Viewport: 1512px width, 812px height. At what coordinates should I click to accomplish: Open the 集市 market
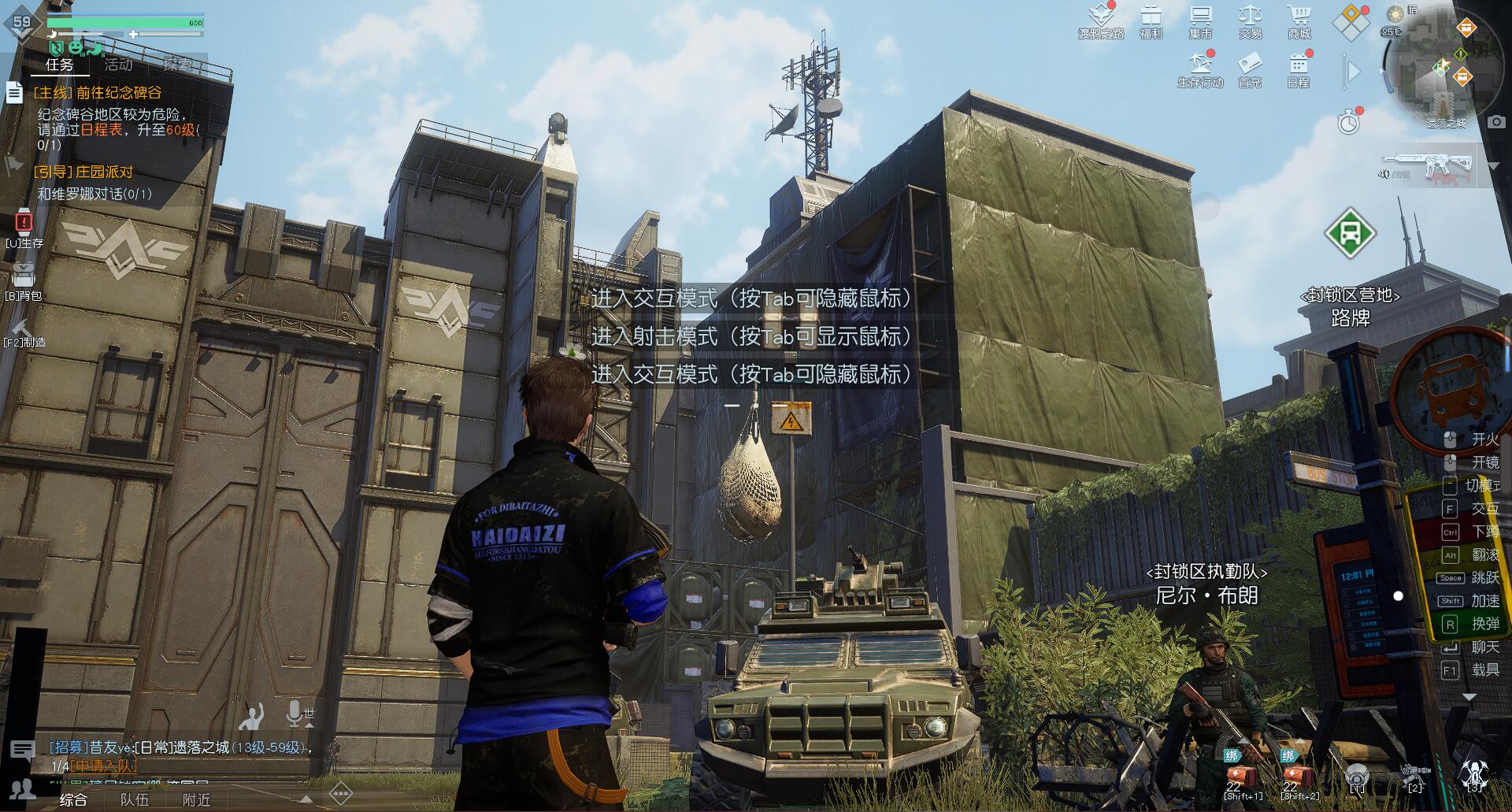point(1200,20)
